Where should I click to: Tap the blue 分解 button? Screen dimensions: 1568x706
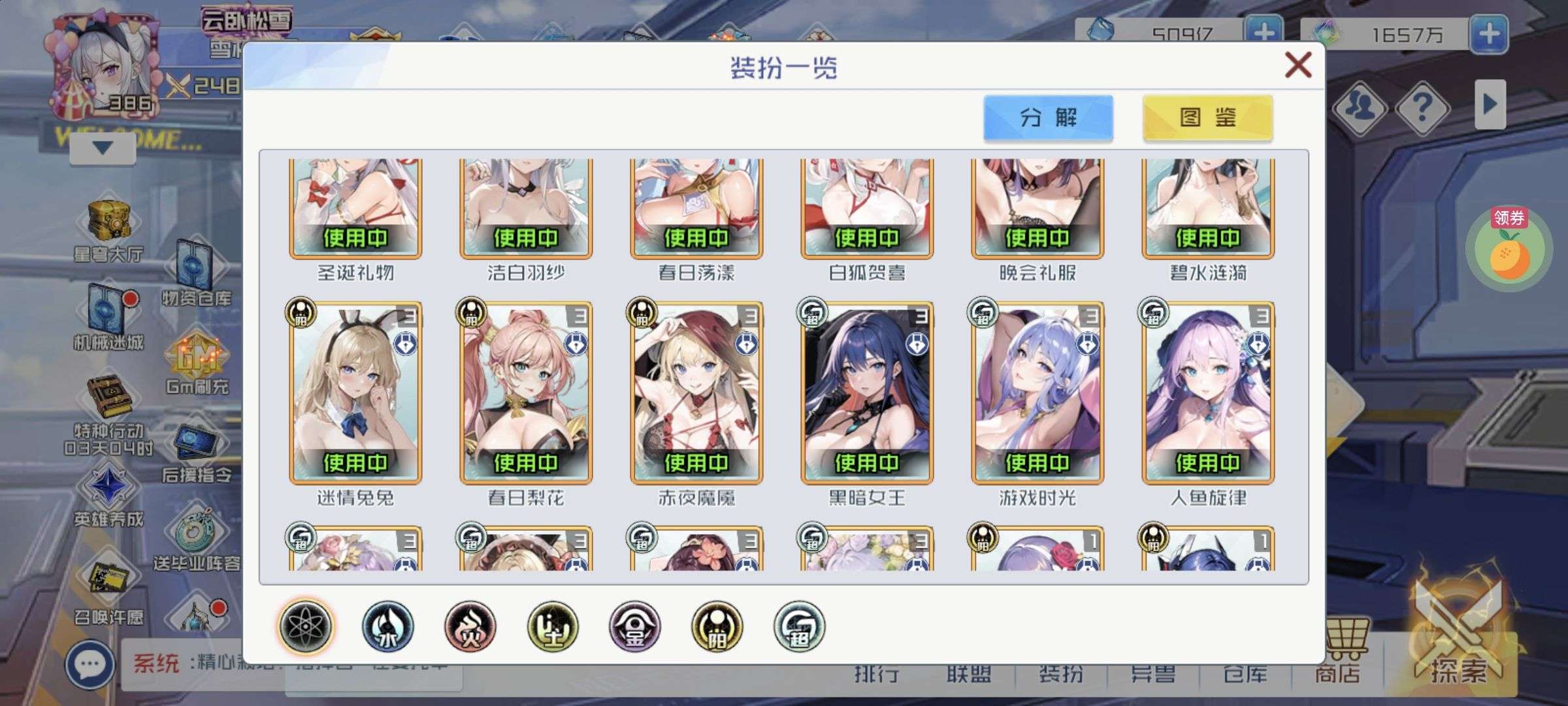(1048, 118)
